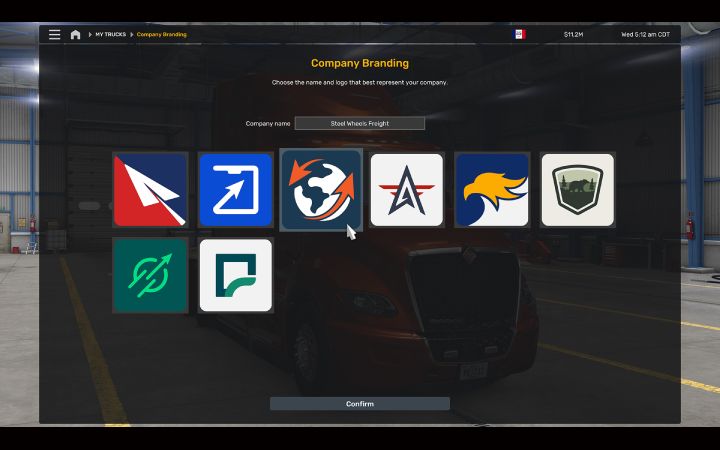
Task: Pick the bear shield logo
Action: click(x=577, y=190)
